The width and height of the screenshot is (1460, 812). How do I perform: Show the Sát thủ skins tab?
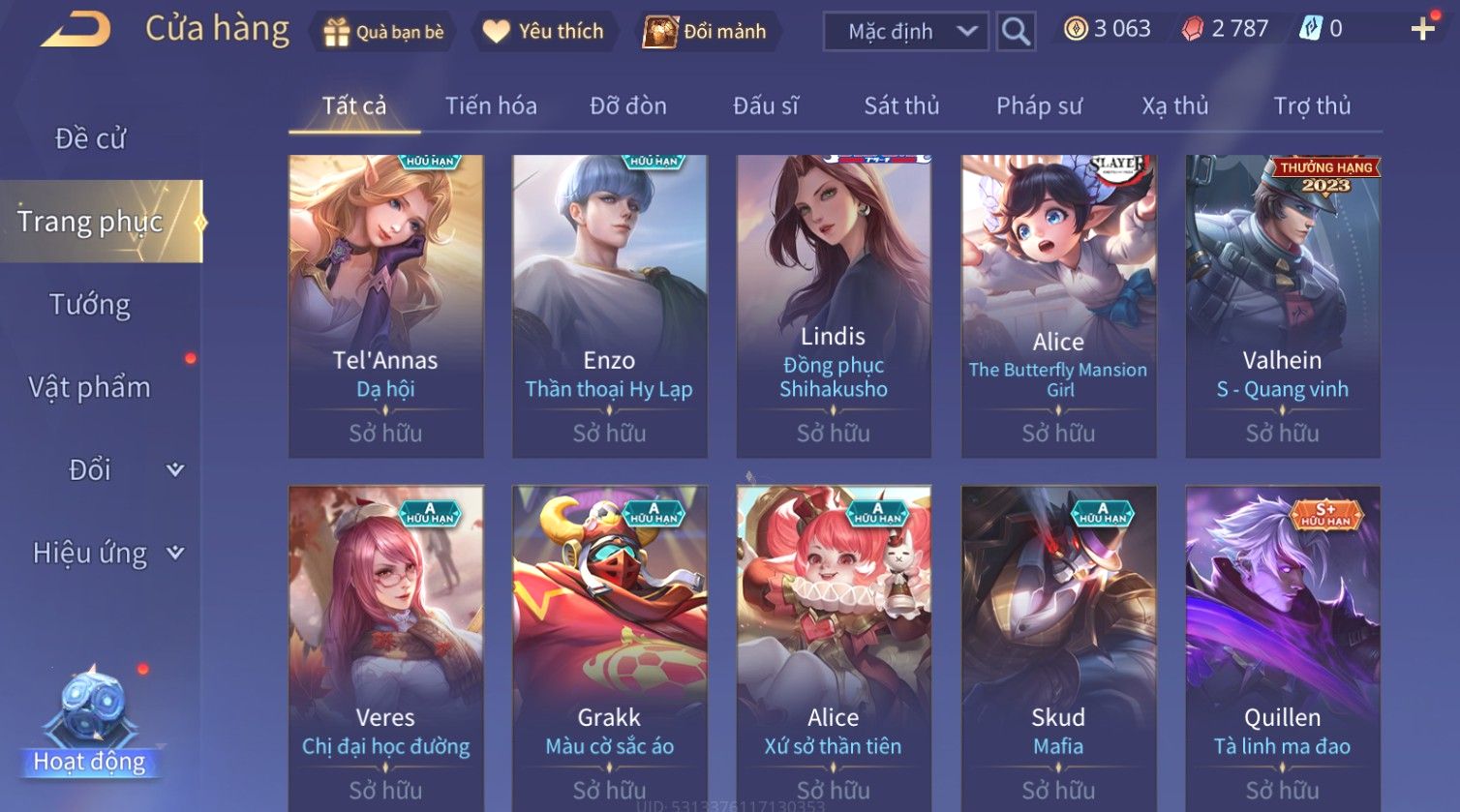coord(901,105)
